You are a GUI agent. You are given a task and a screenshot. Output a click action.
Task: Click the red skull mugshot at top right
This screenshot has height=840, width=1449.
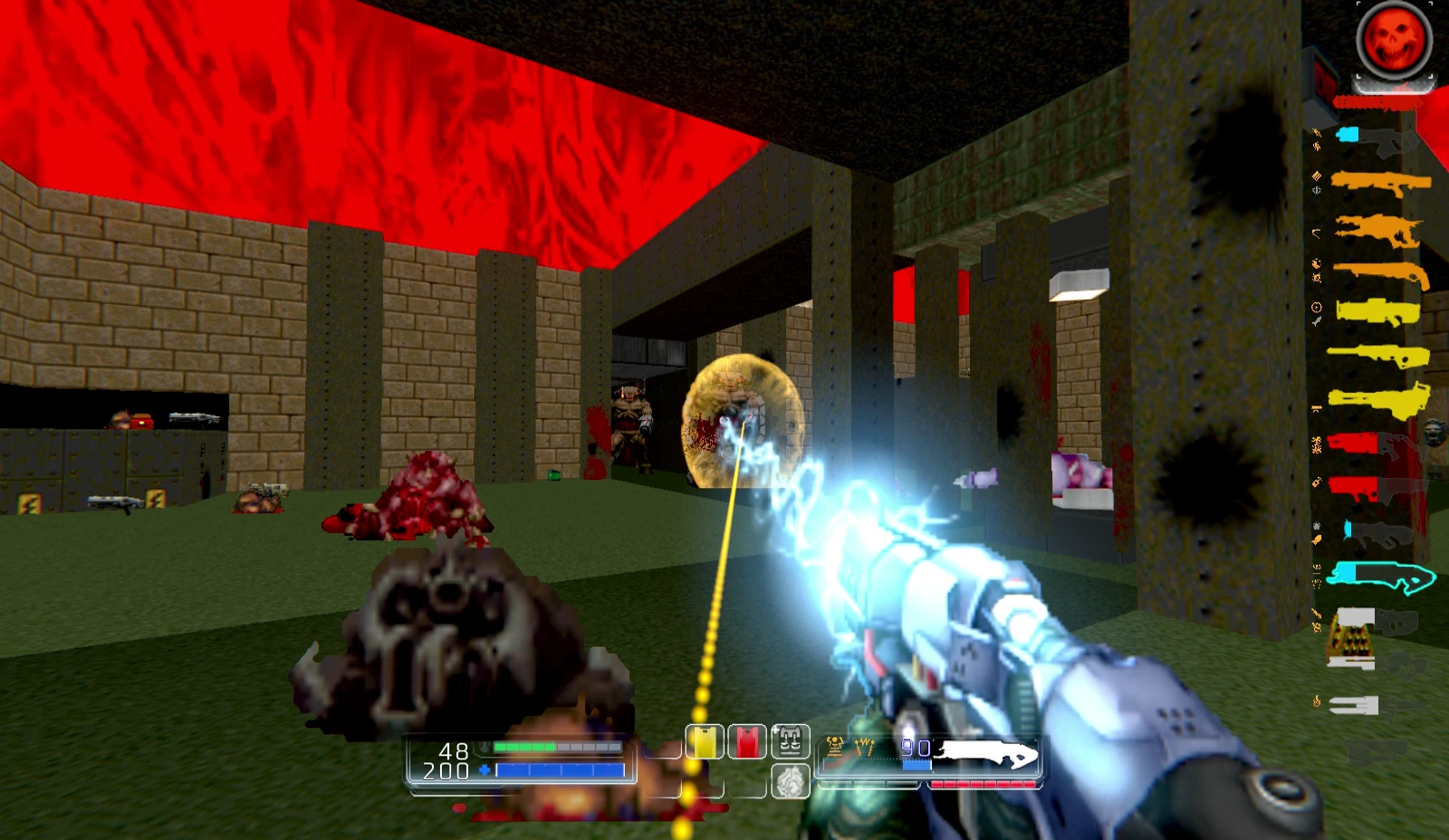click(1395, 38)
